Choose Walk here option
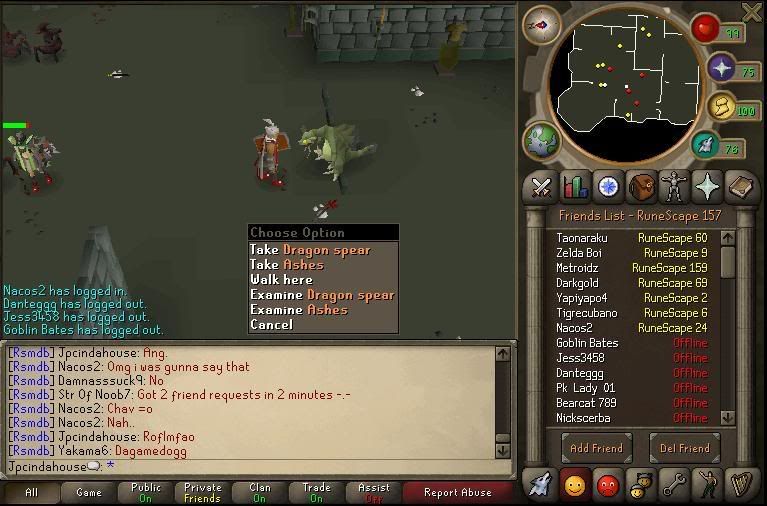The height and width of the screenshot is (506, 767). pyautogui.click(x=281, y=280)
